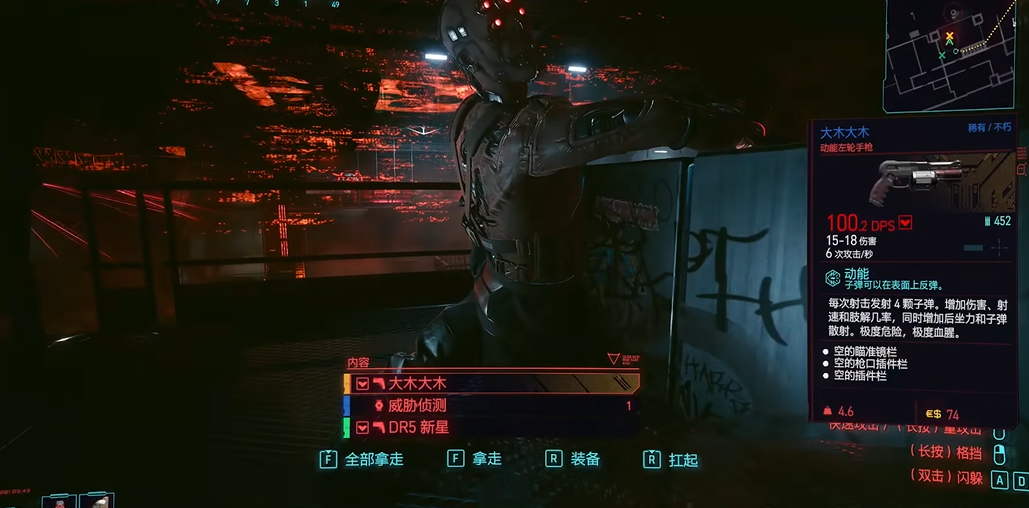Pick the DR5 新星 loot row
The width and height of the screenshot is (1029, 508).
tap(490, 427)
